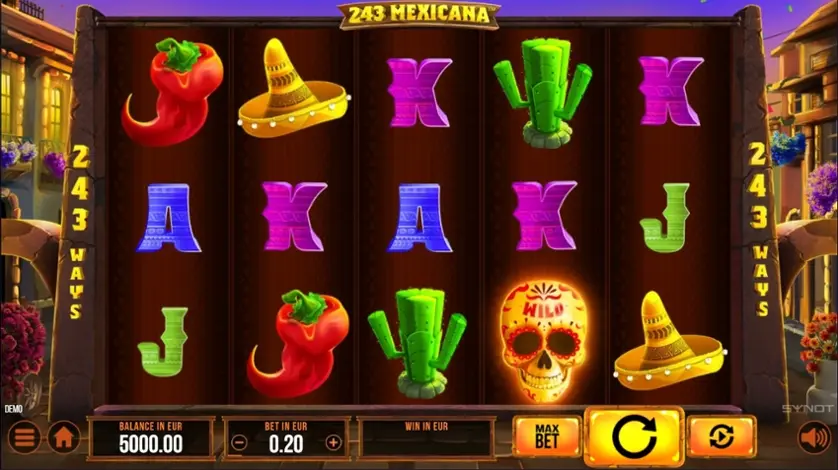Toggle the sound speaker icon

pos(814,437)
